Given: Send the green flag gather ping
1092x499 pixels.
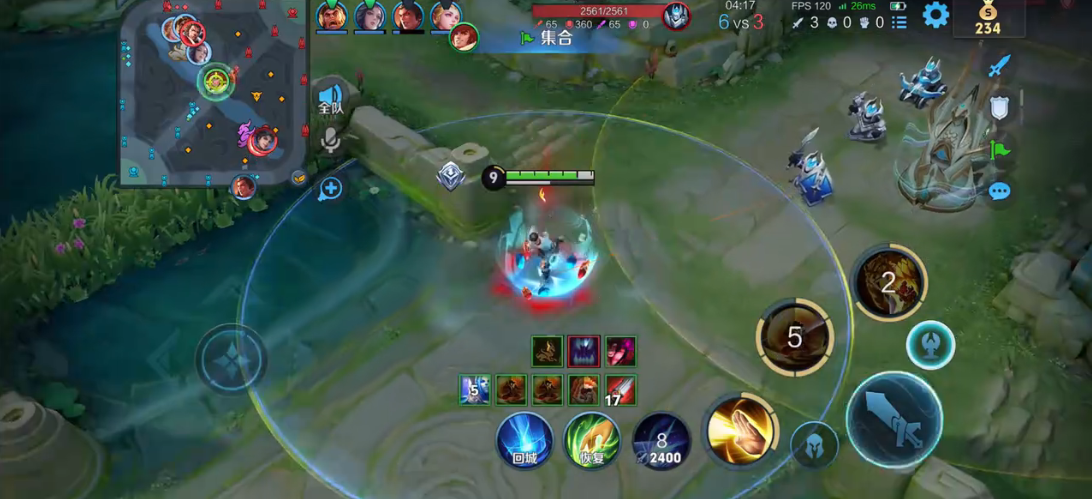Looking at the screenshot, I should point(999,150).
